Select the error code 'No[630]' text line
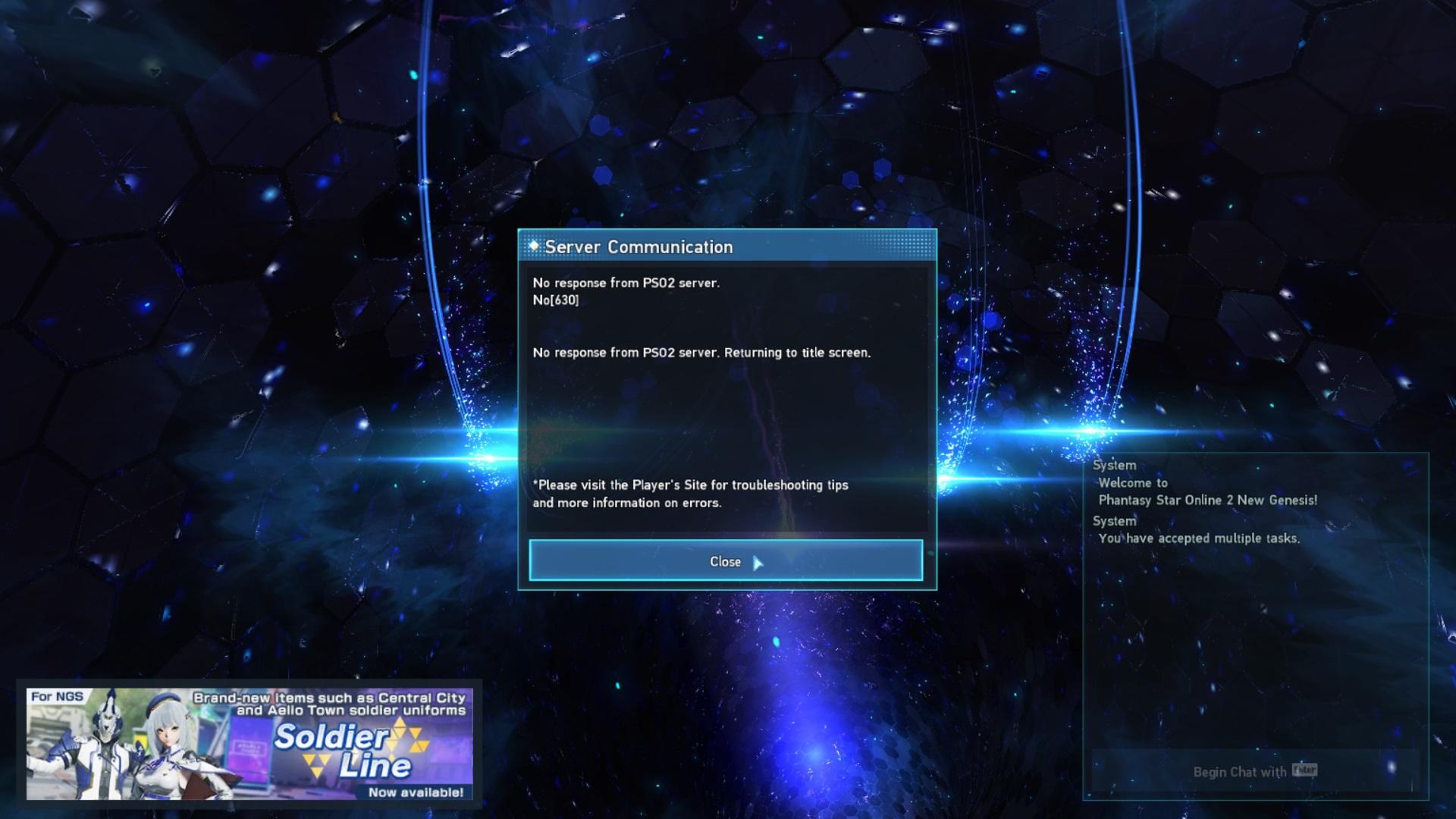This screenshot has height=819, width=1456. pos(557,300)
